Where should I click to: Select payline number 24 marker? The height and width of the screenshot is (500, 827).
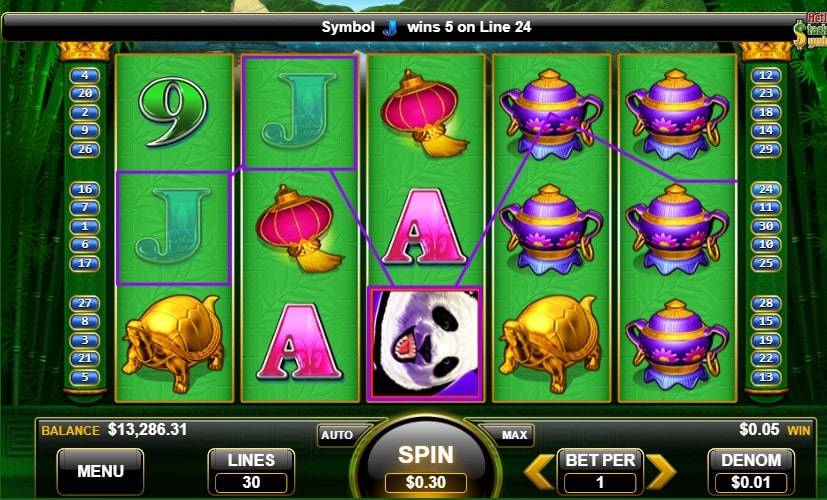tap(768, 188)
